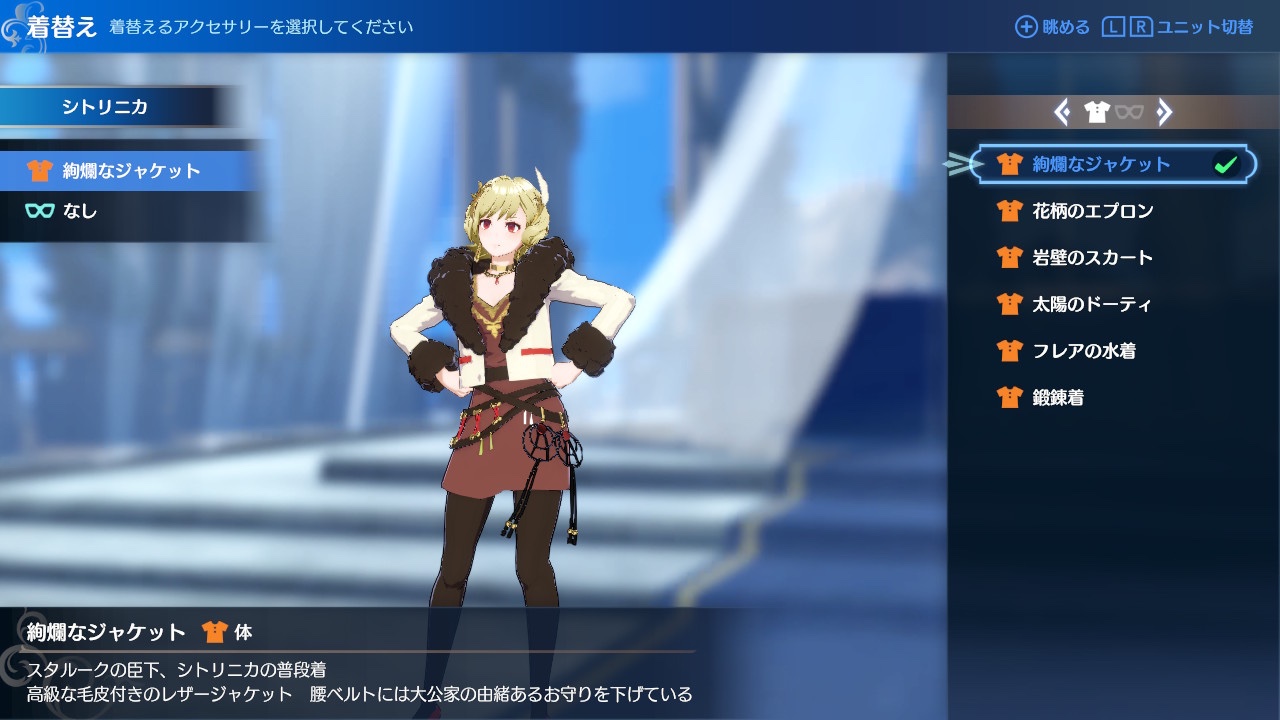Click the right arrow of the category selector
Screen dimensions: 1280x720
pos(1164,112)
